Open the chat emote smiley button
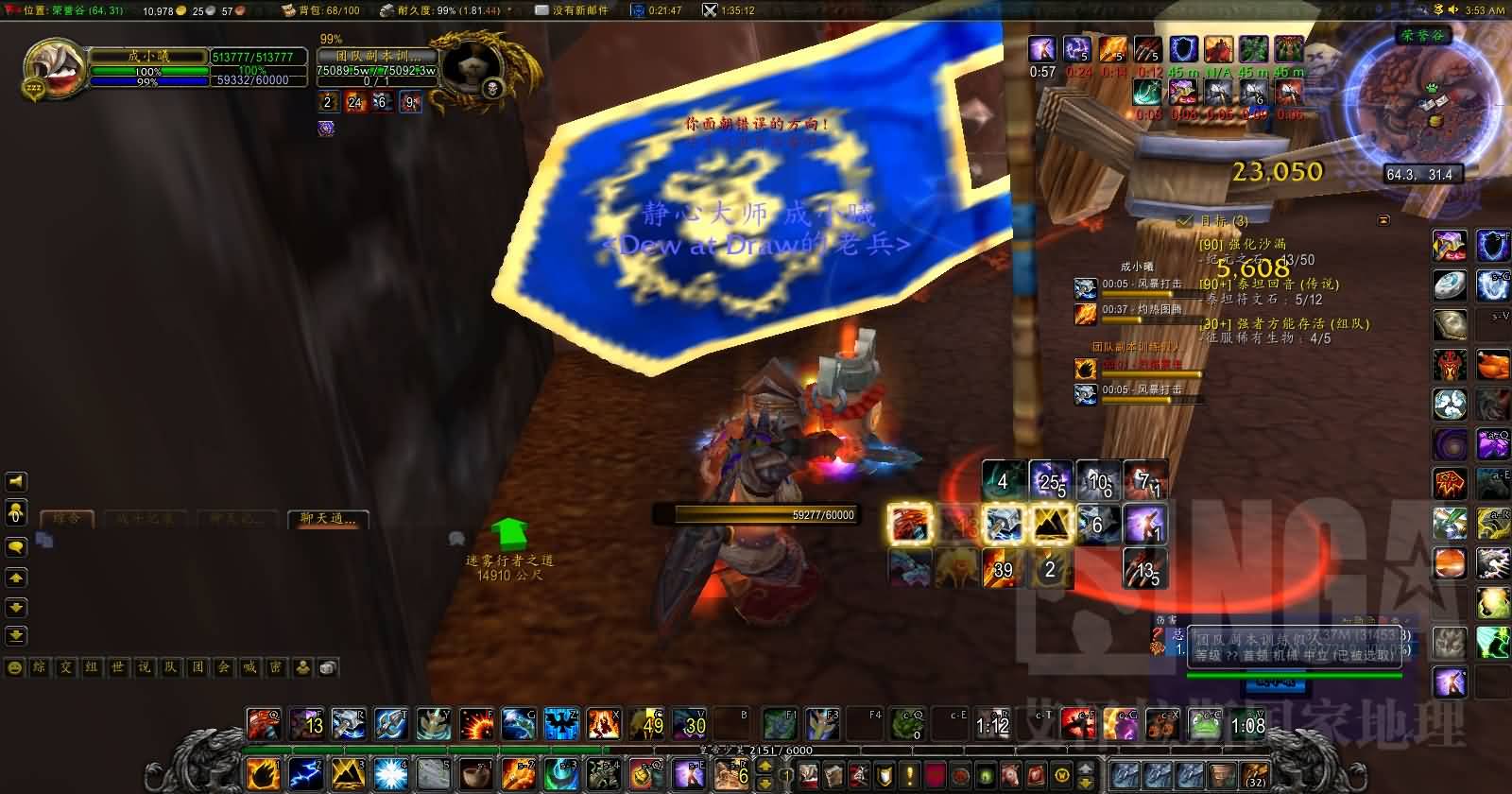1512x794 pixels. point(15,667)
